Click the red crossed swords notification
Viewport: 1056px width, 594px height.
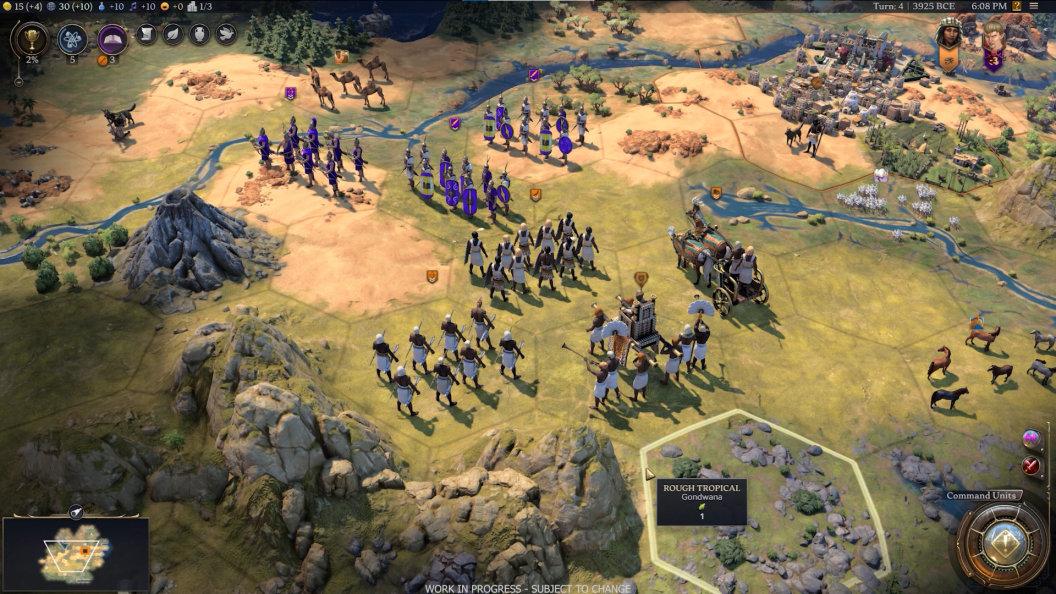point(1031,465)
